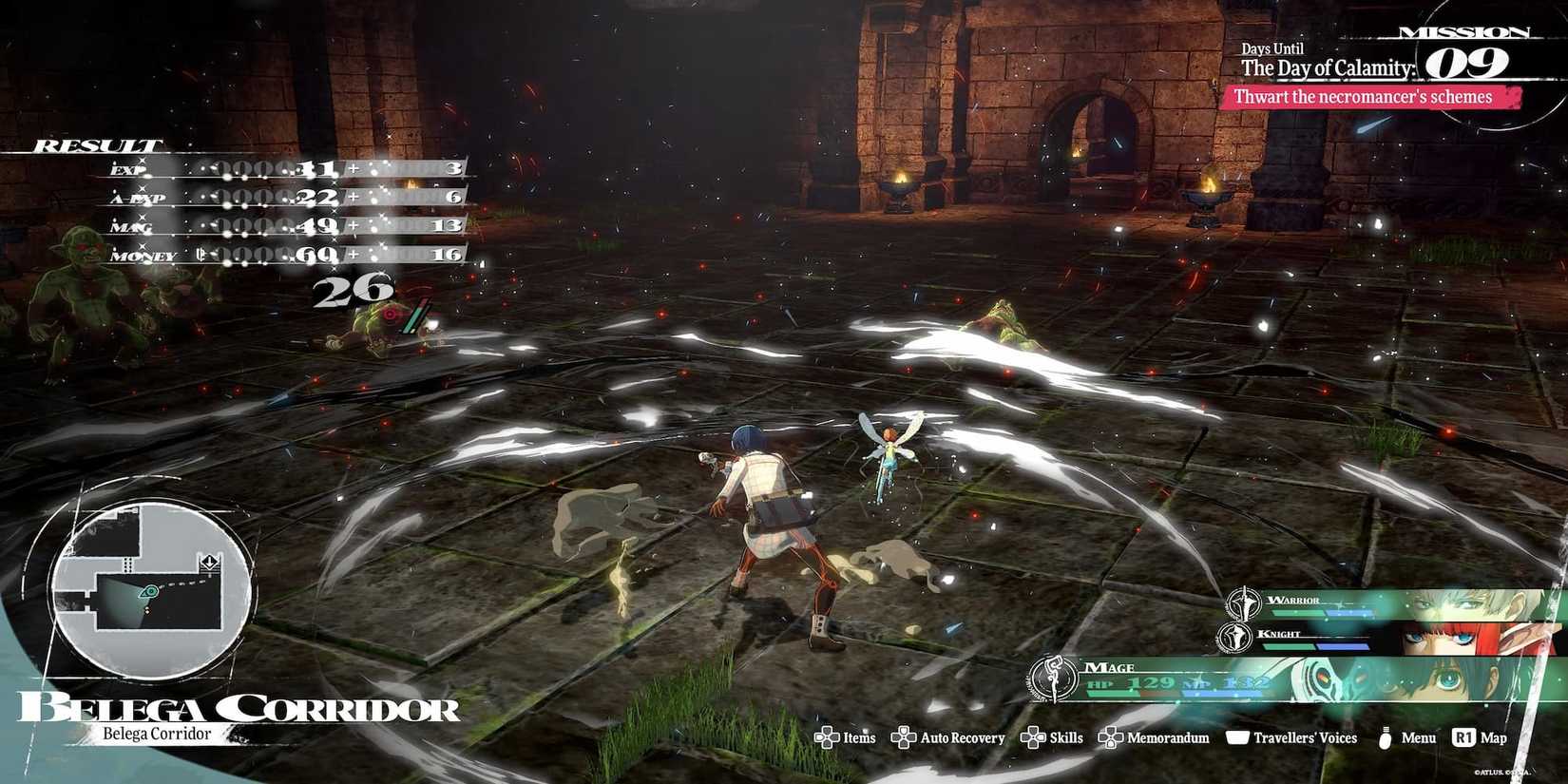Click the Travellers' Voices icon
This screenshot has height=784, width=1568.
1237,737
